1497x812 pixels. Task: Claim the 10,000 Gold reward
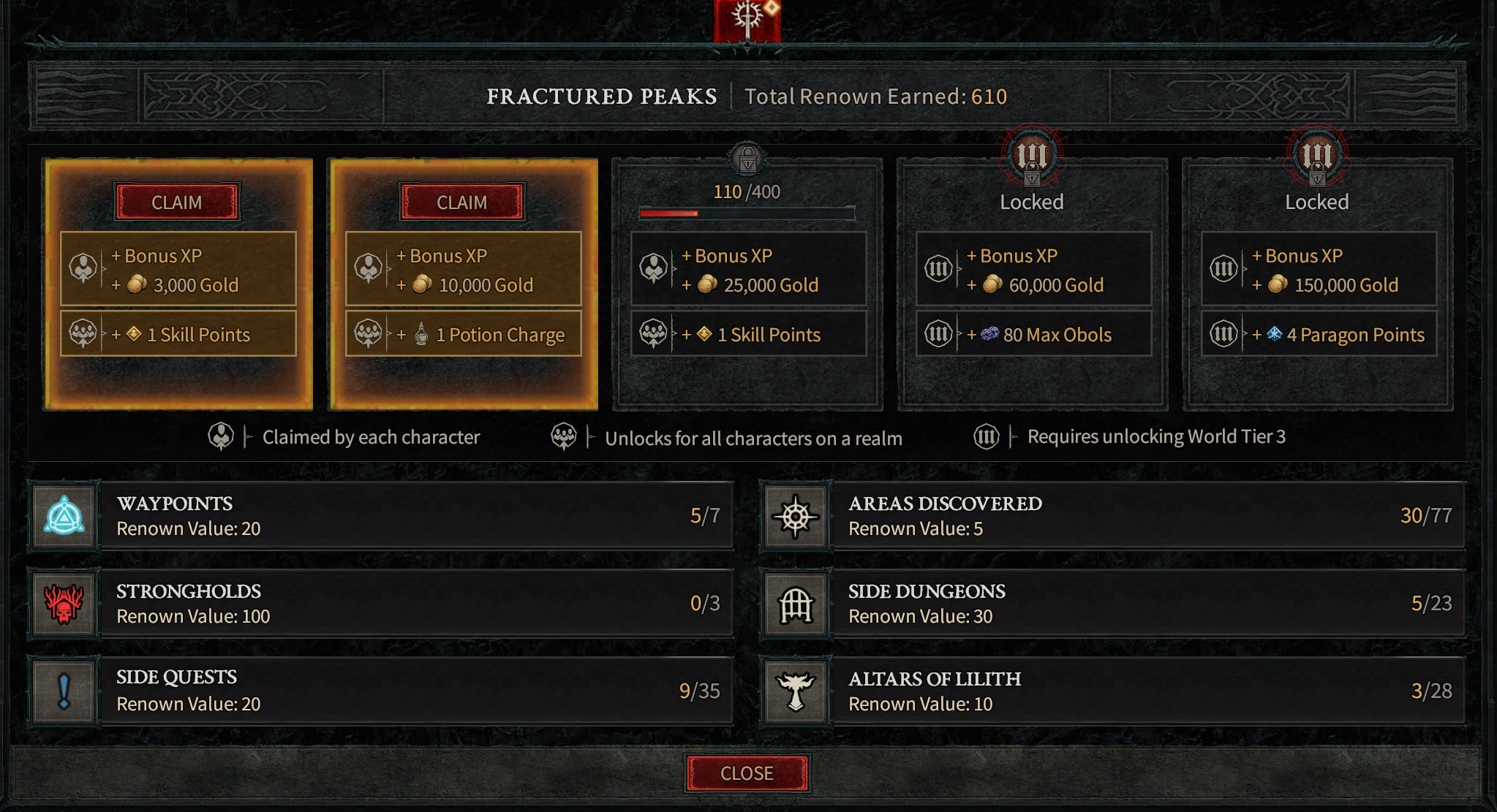[464, 202]
